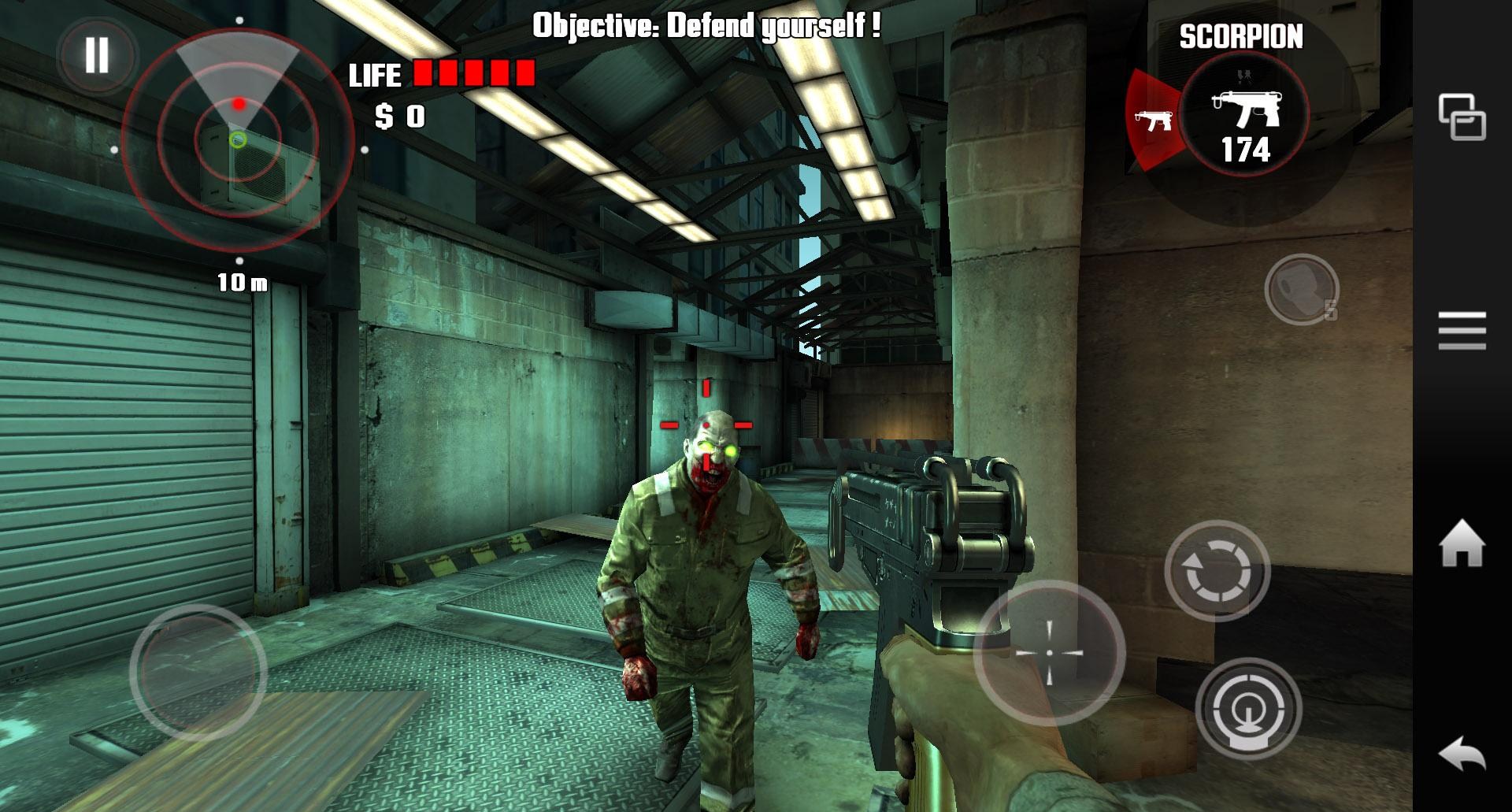Tap the radar minimap

pyautogui.click(x=238, y=142)
